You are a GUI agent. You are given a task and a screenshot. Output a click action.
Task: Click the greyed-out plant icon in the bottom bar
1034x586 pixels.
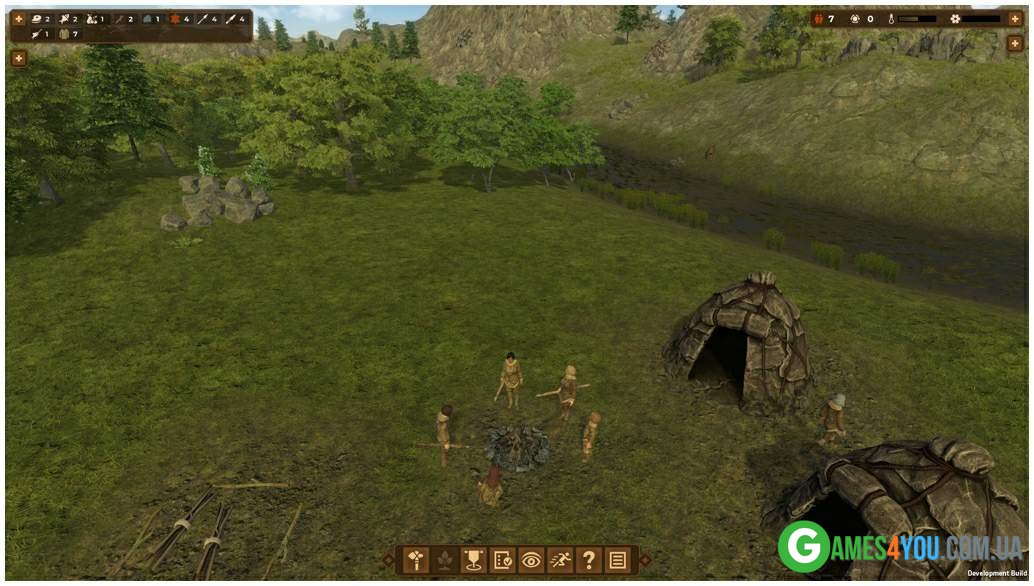[x=443, y=560]
